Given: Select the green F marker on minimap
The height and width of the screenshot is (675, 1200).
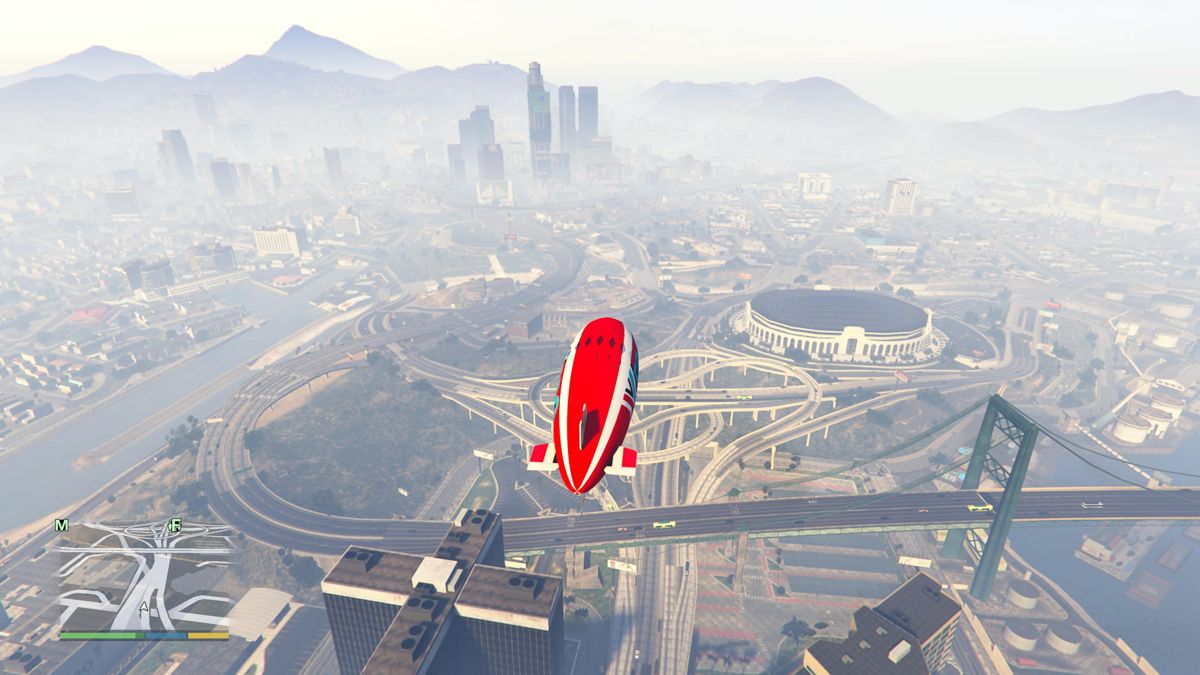Looking at the screenshot, I should (x=175, y=525).
